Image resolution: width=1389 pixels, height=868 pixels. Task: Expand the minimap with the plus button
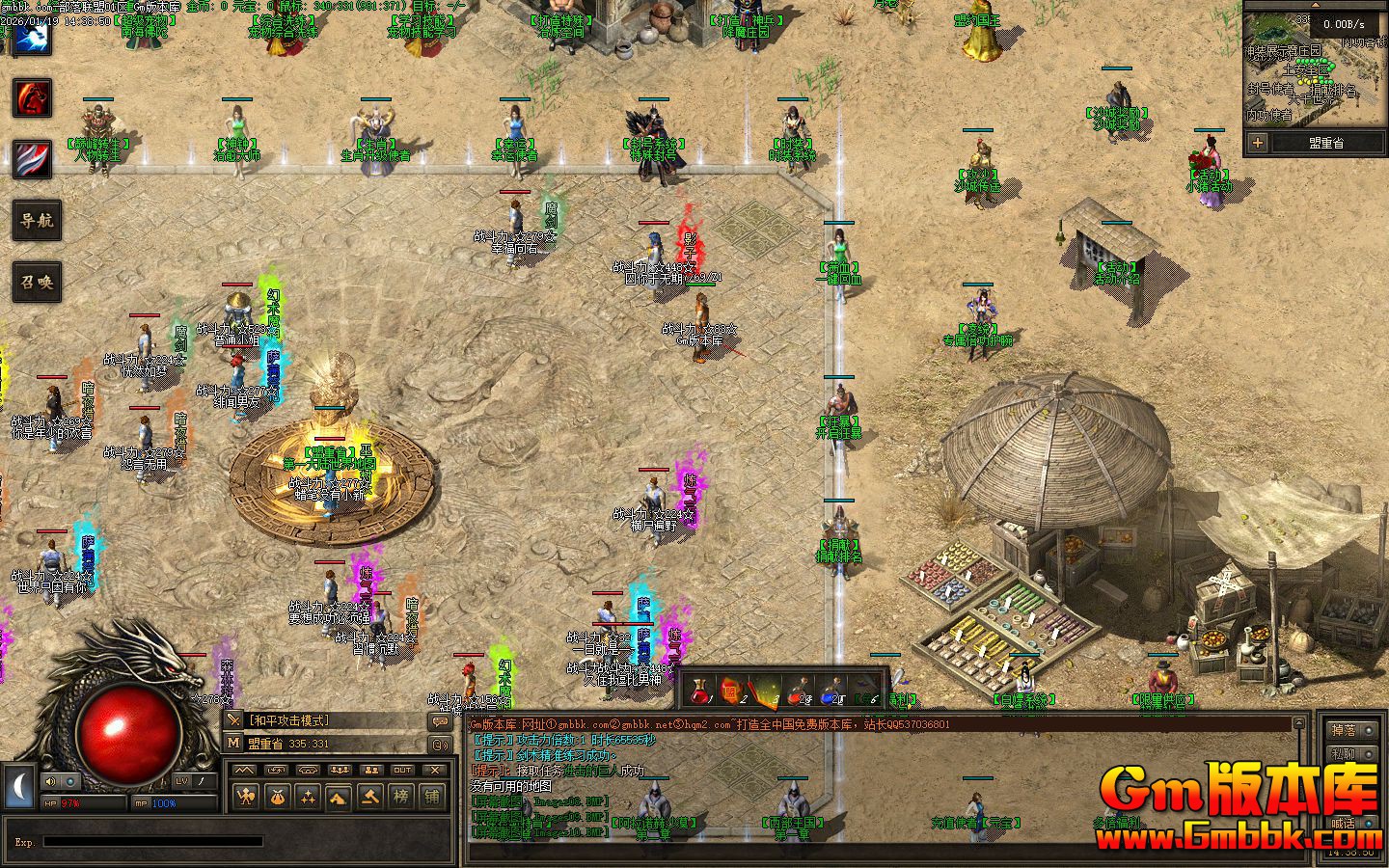click(x=1257, y=143)
